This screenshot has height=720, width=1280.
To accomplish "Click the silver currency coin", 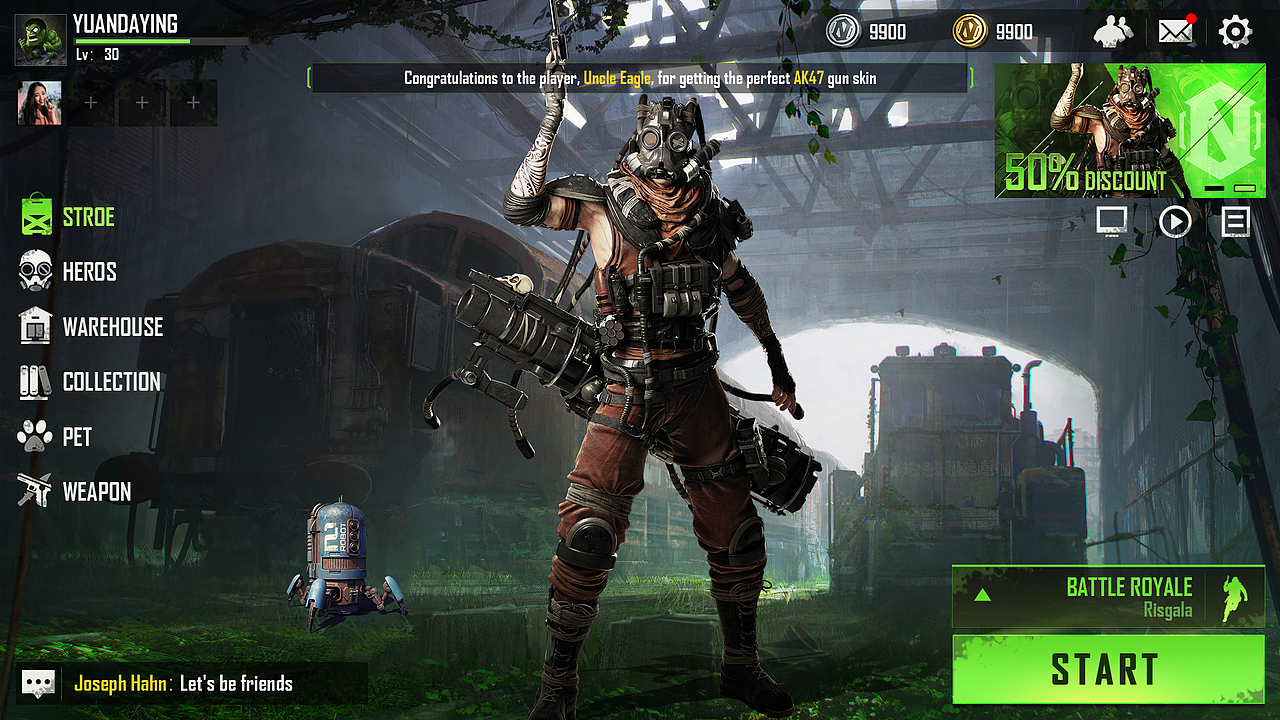I will 843,32.
